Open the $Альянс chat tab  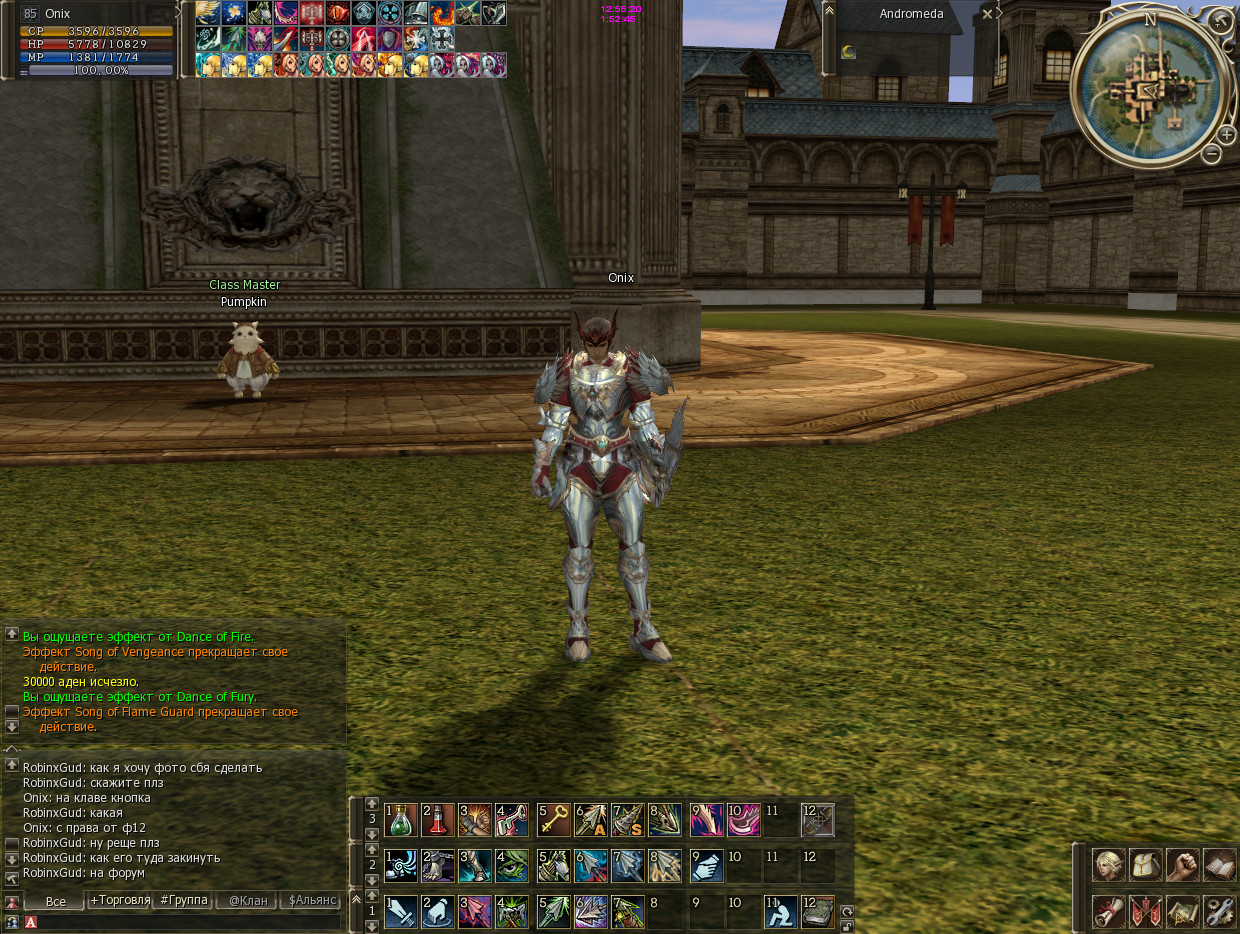click(x=312, y=900)
